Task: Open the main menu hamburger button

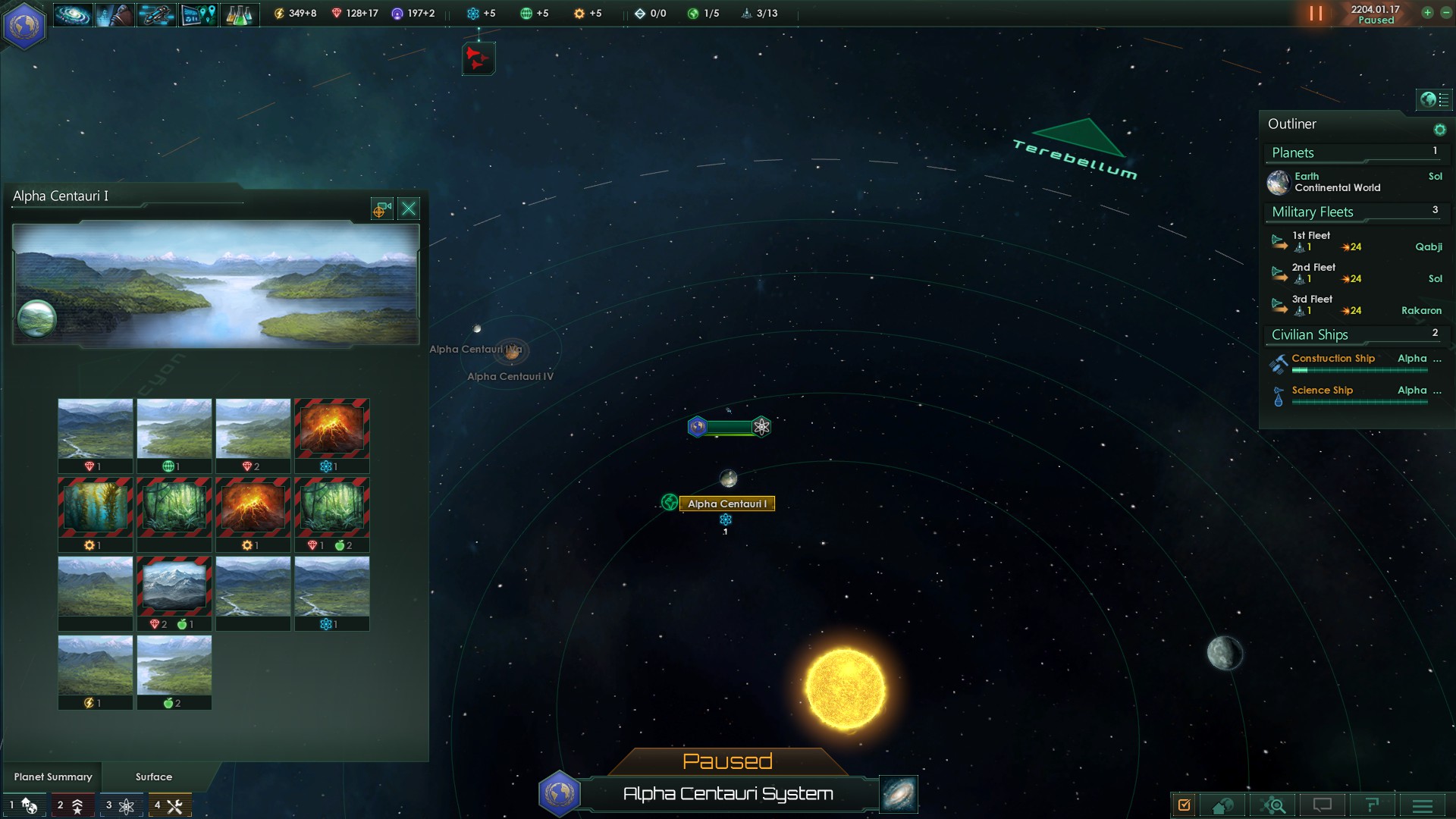Action: (1423, 805)
